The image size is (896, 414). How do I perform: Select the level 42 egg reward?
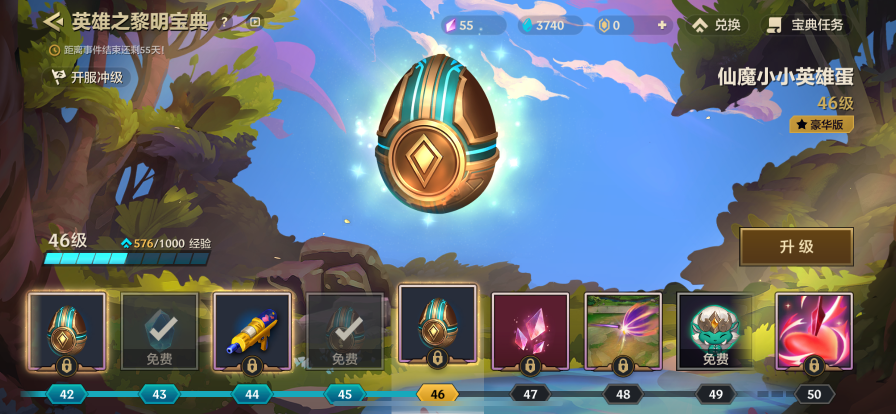(67, 331)
